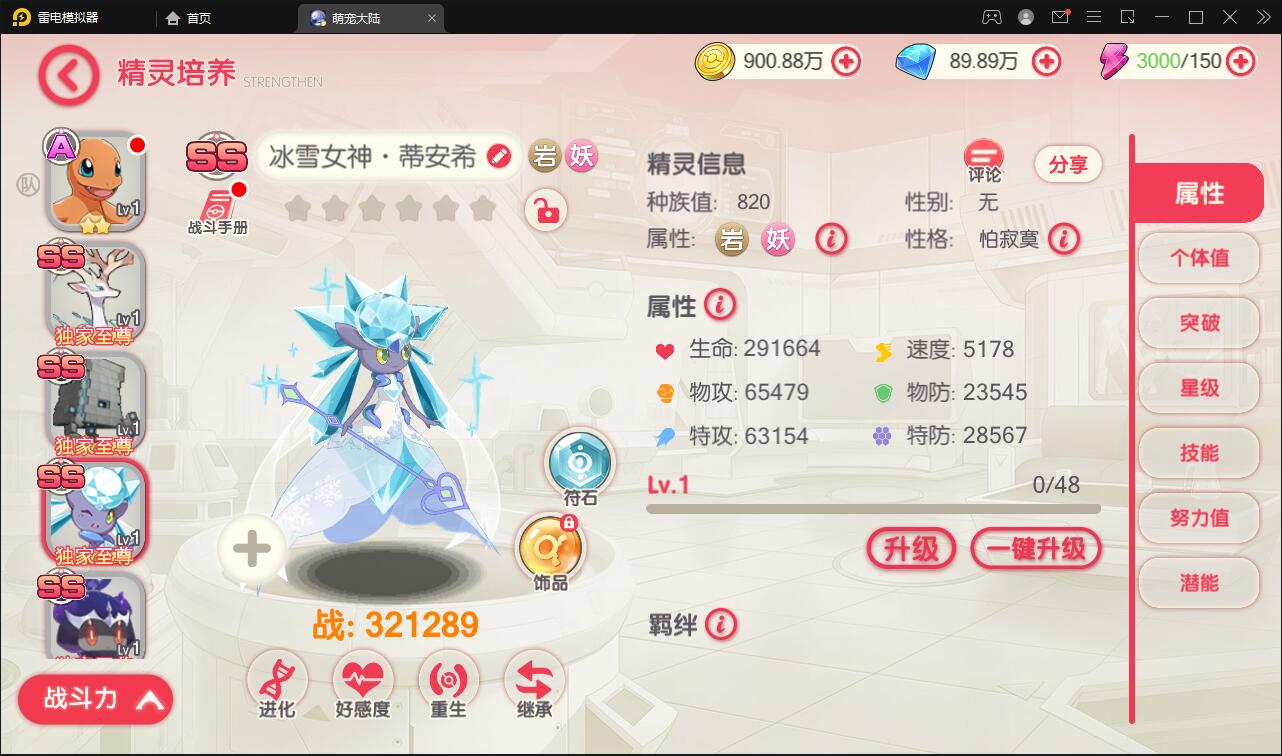Expand the 战斗力 panel at bottom left
1282x756 pixels.
95,699
